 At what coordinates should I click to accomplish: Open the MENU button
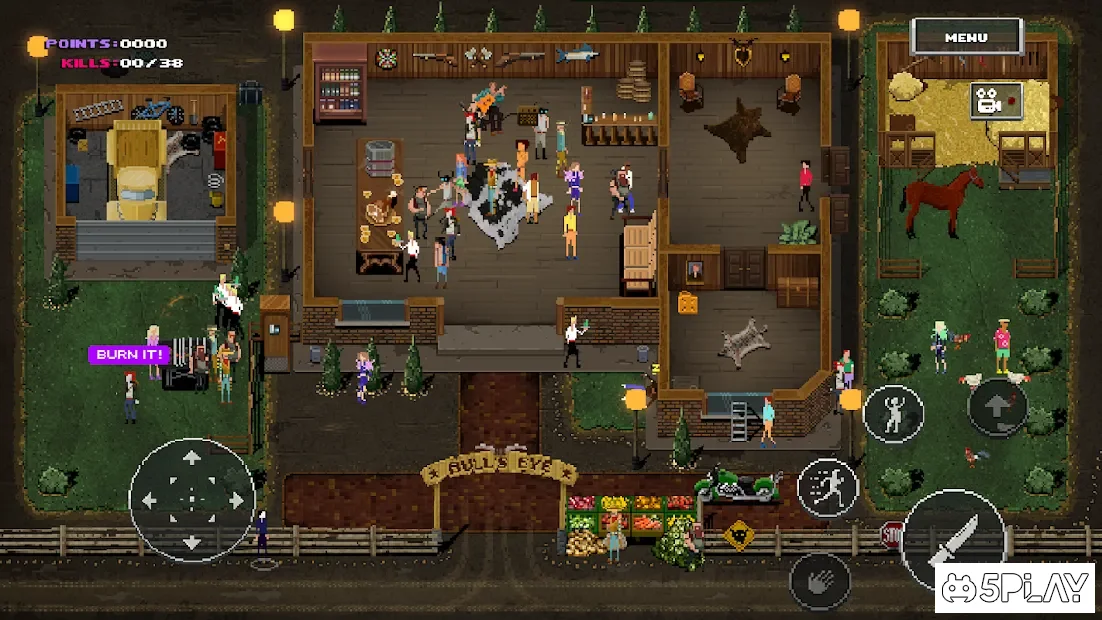[966, 38]
